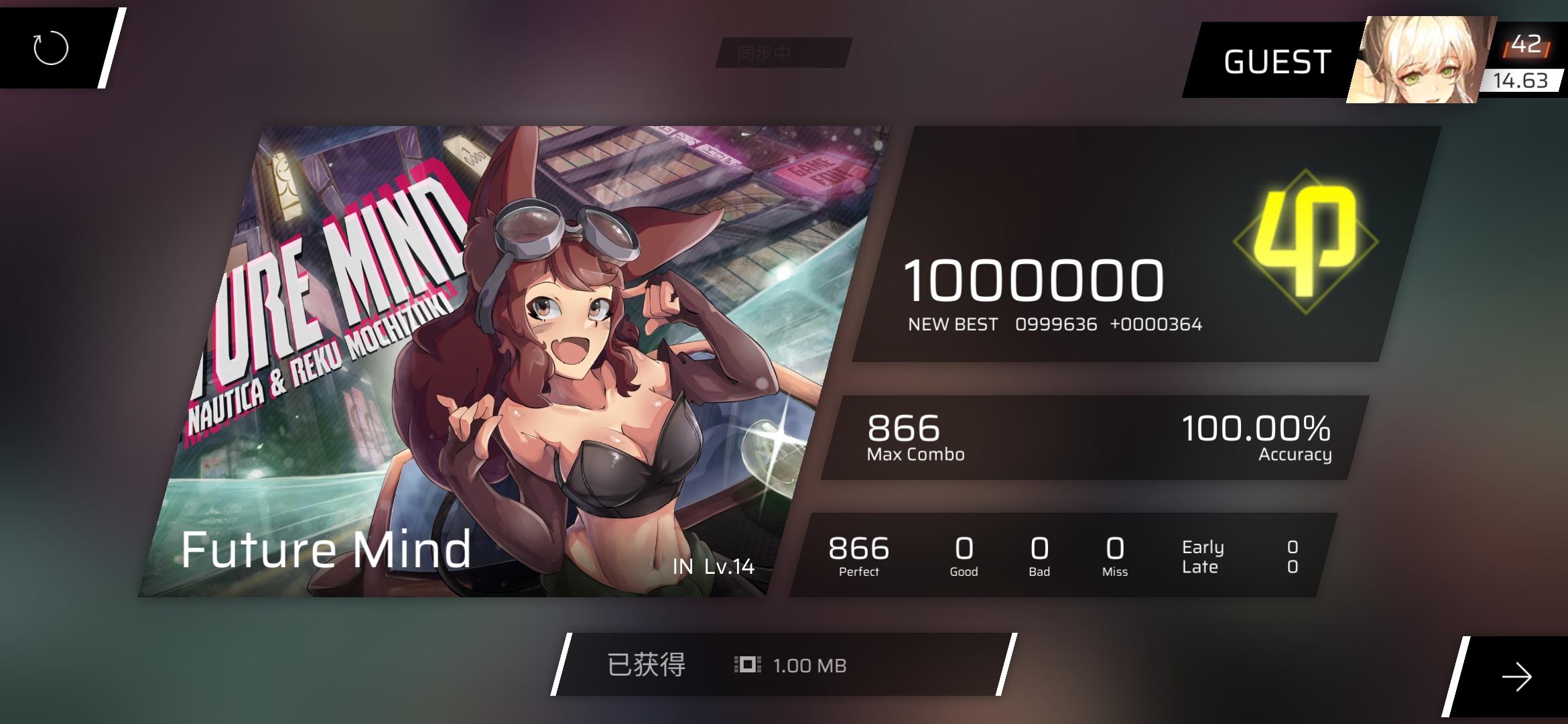This screenshot has width=1568, height=724.
Task: Click the Future Mind song title
Action: pyautogui.click(x=326, y=550)
